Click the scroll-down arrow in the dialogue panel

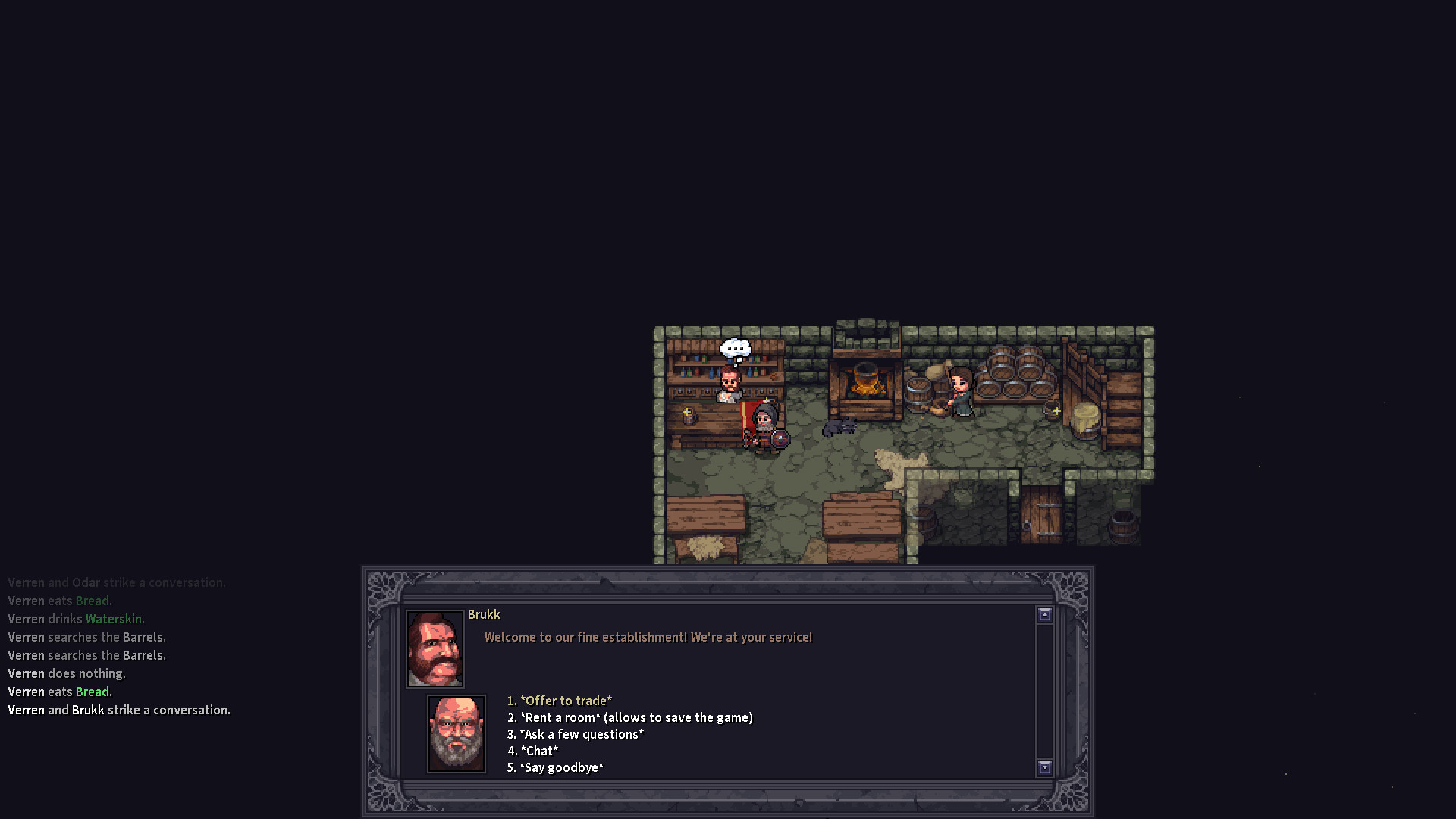pos(1045,768)
